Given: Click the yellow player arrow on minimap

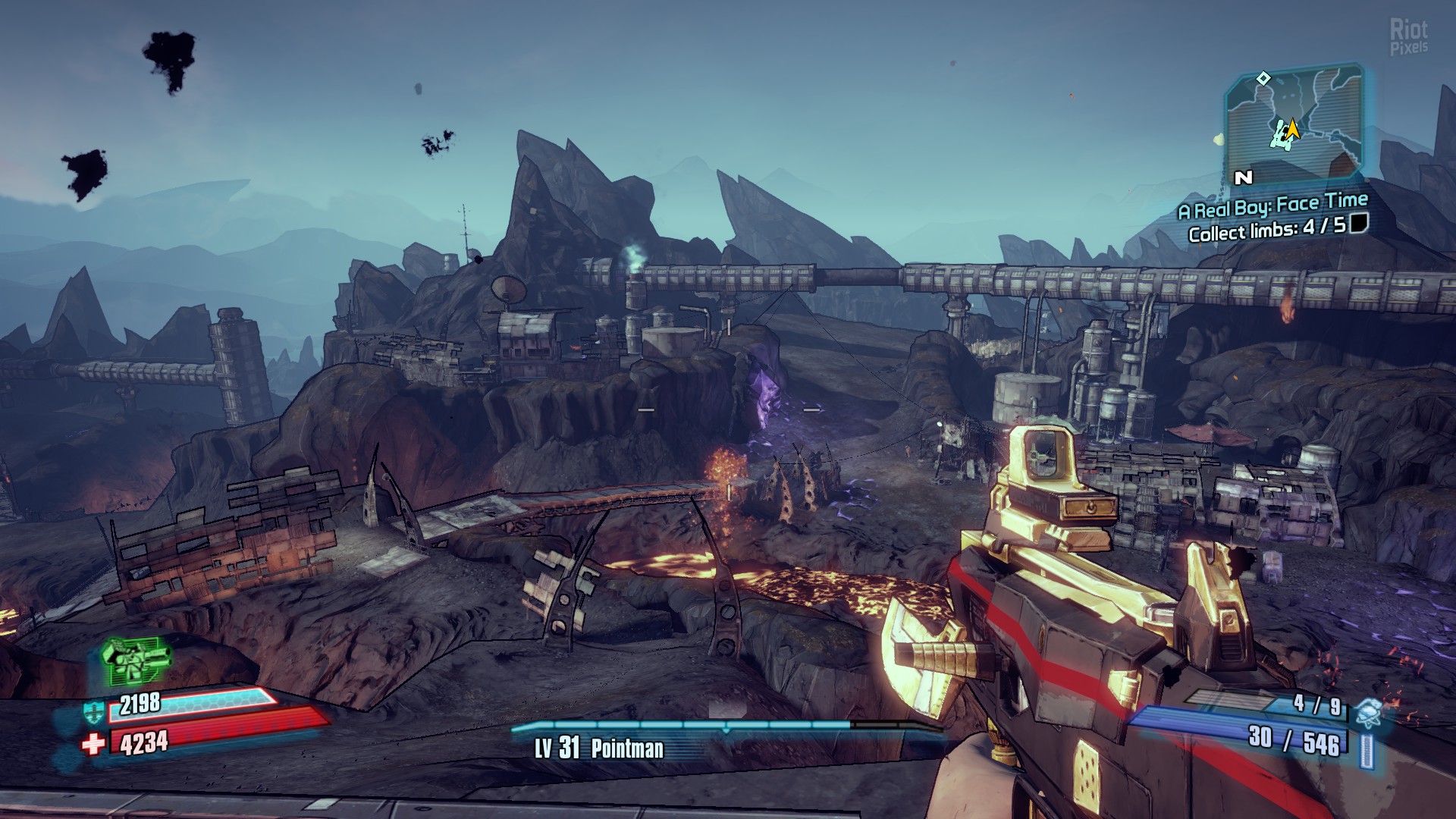Looking at the screenshot, I should tap(1292, 130).
